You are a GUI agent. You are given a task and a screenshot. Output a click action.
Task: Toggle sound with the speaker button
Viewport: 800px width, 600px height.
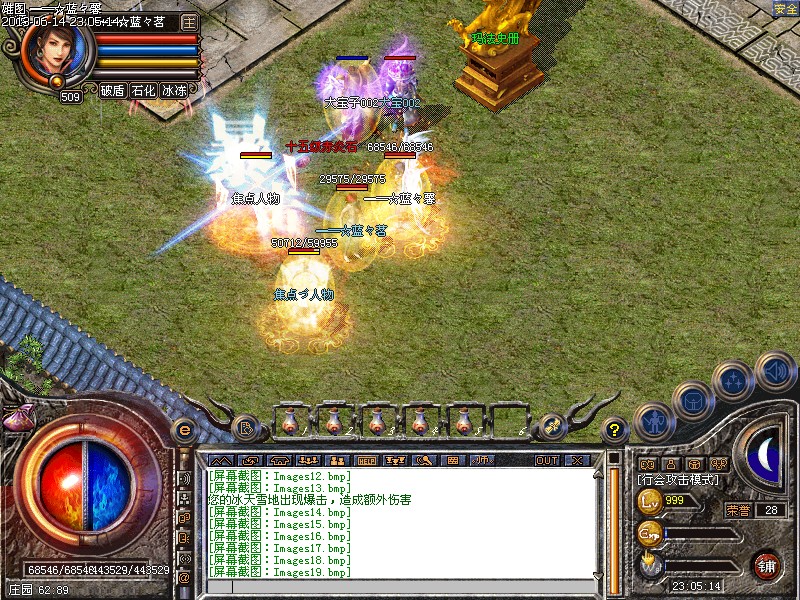pyautogui.click(x=775, y=371)
